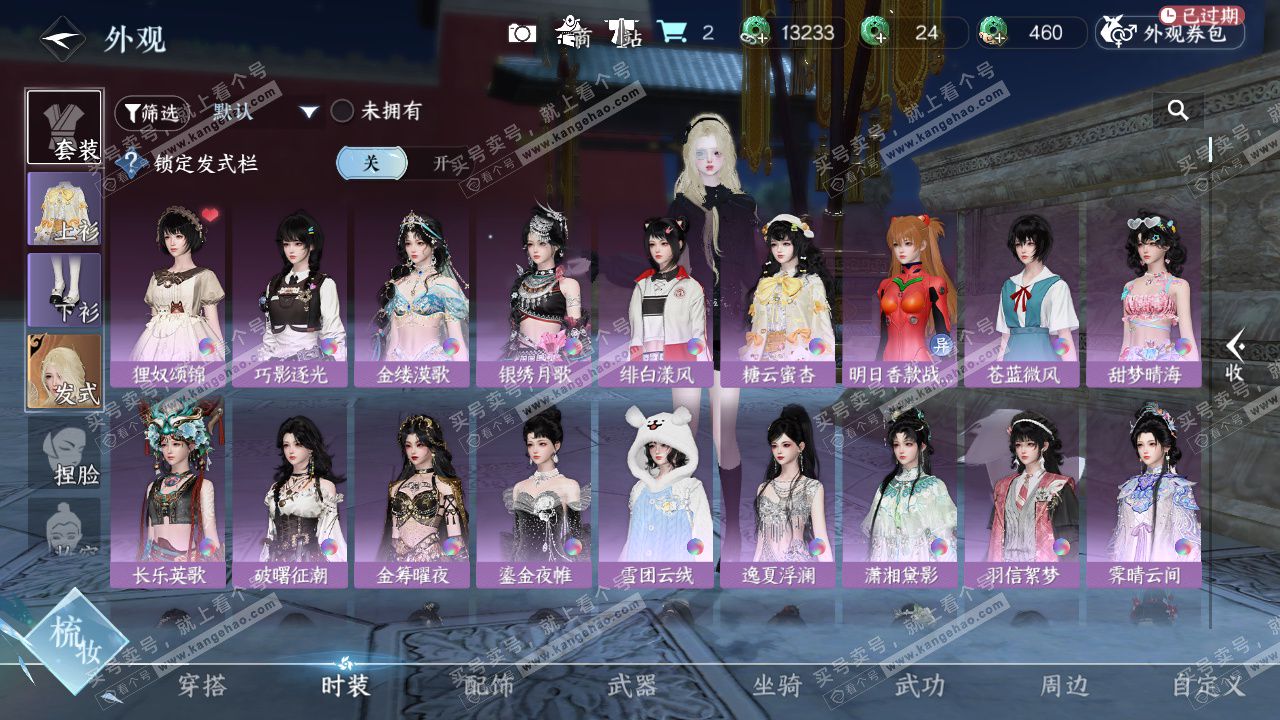The image size is (1280, 720).
Task: Open the 发式 hairstyle tab
Action: click(x=64, y=370)
